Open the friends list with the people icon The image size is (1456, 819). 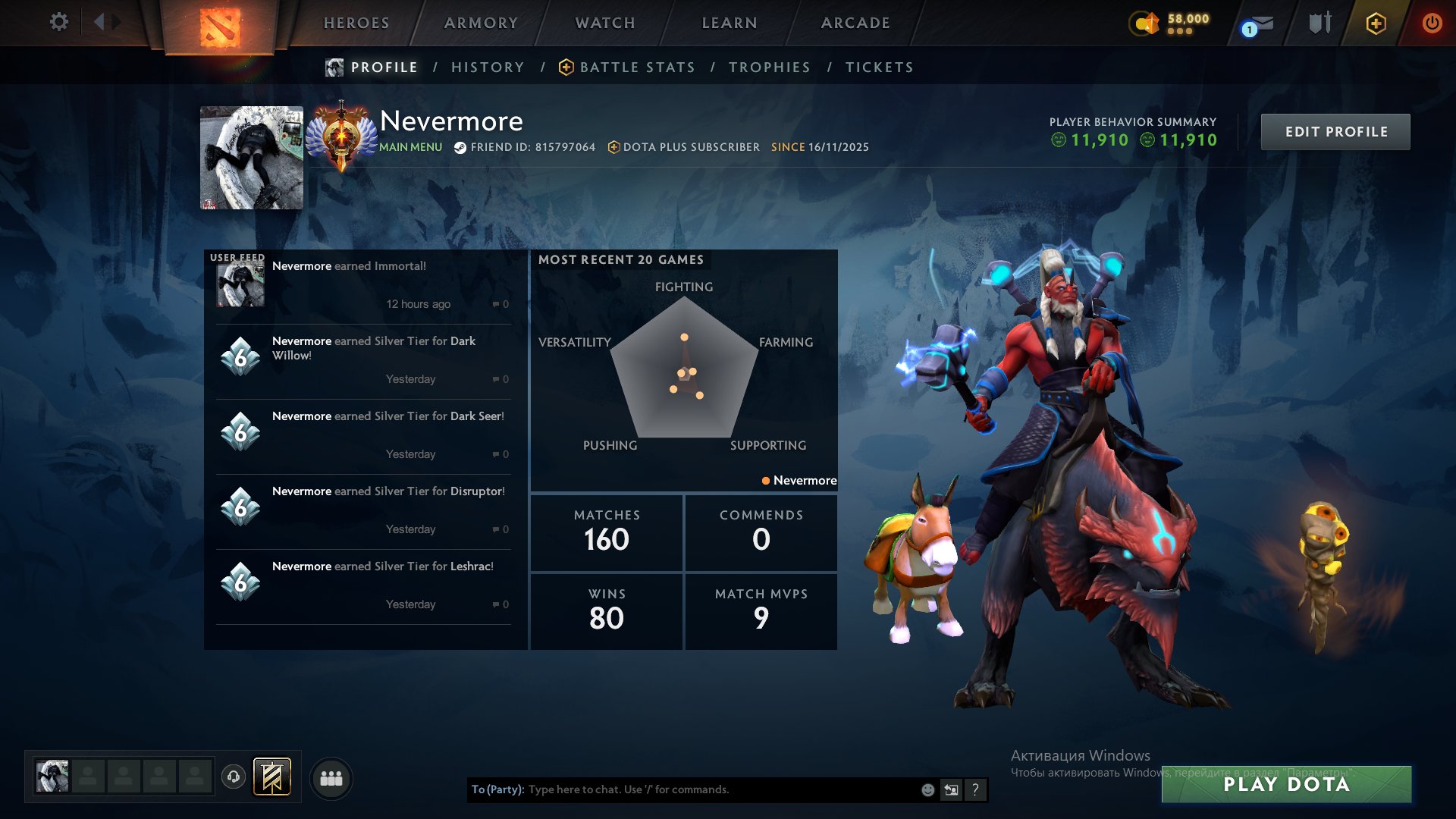(x=331, y=778)
